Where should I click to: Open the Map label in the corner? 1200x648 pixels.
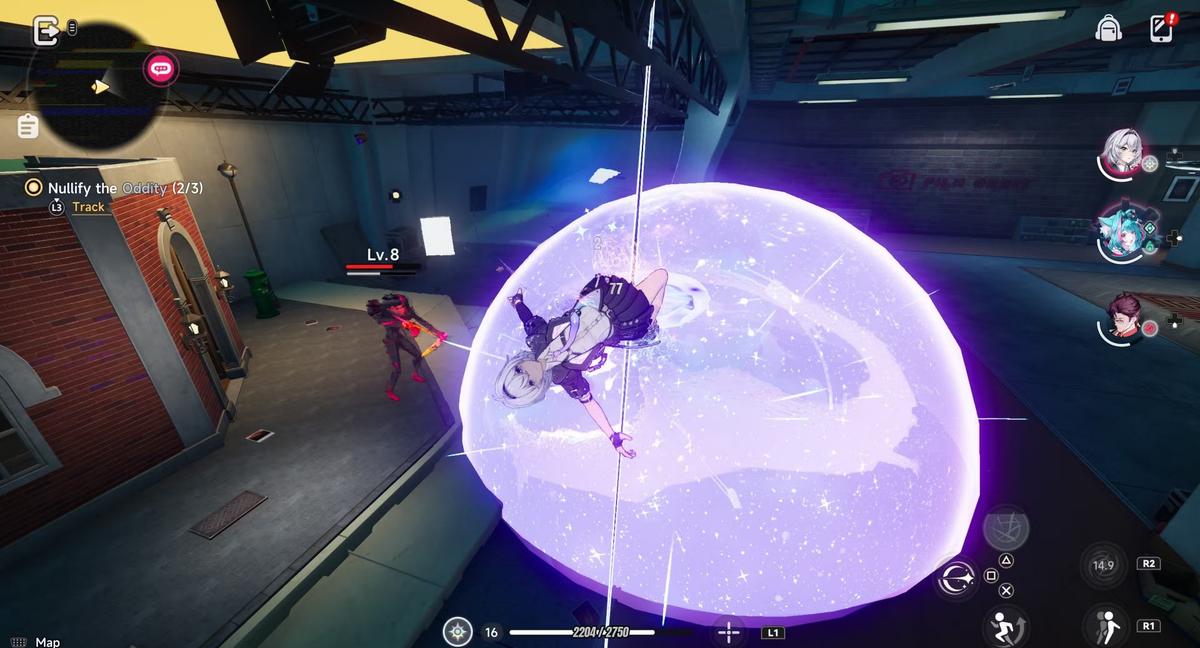(47, 642)
